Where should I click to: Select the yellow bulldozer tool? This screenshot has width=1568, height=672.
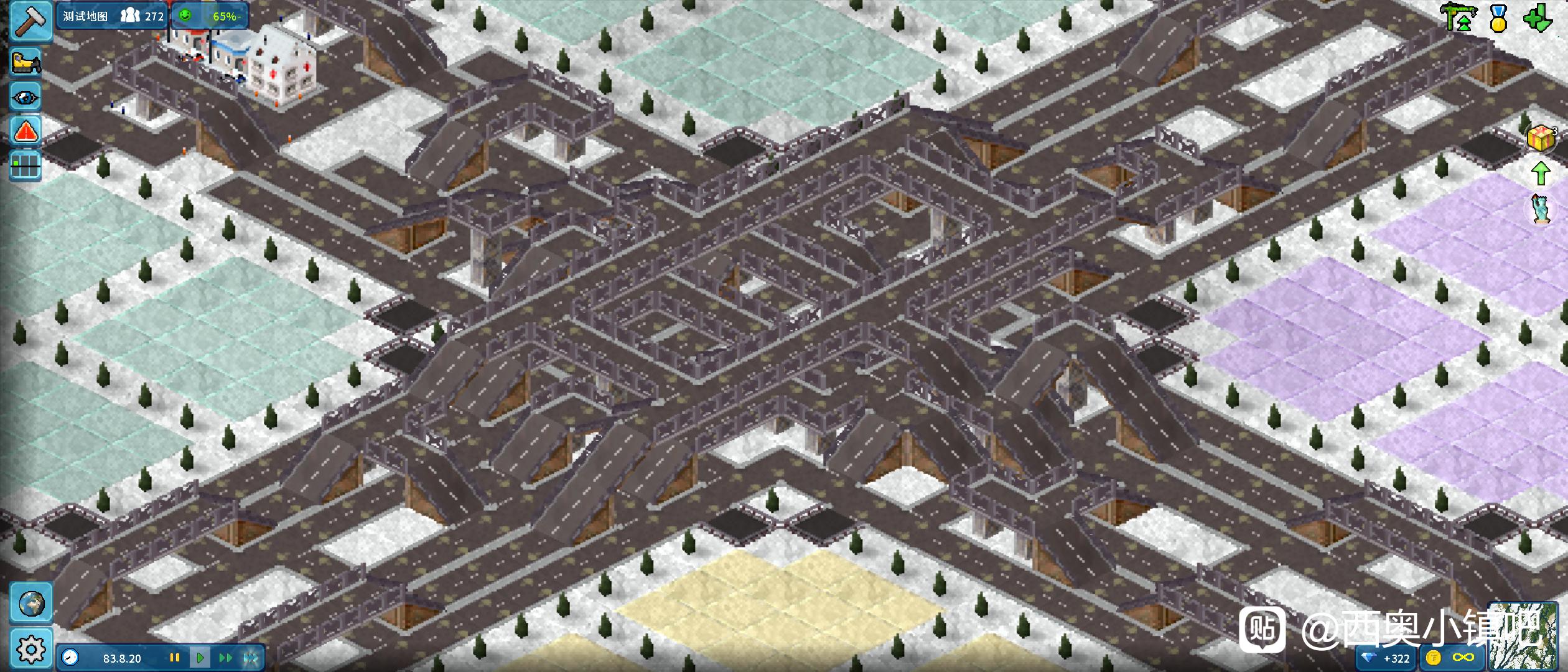26,62
